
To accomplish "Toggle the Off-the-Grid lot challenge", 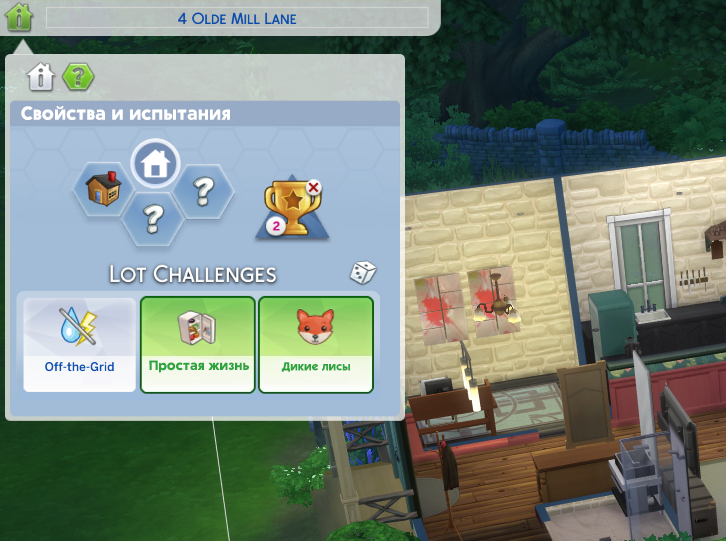I will tap(79, 344).
